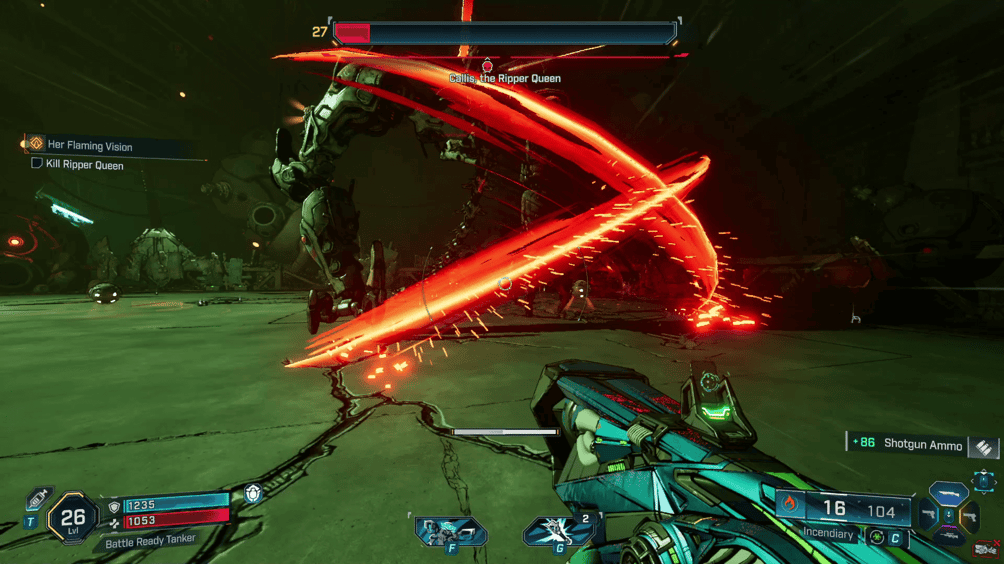Screen dimensions: 1004x564
Task: Select the Her Flaming Vision quest tracker
Action: coord(90,146)
